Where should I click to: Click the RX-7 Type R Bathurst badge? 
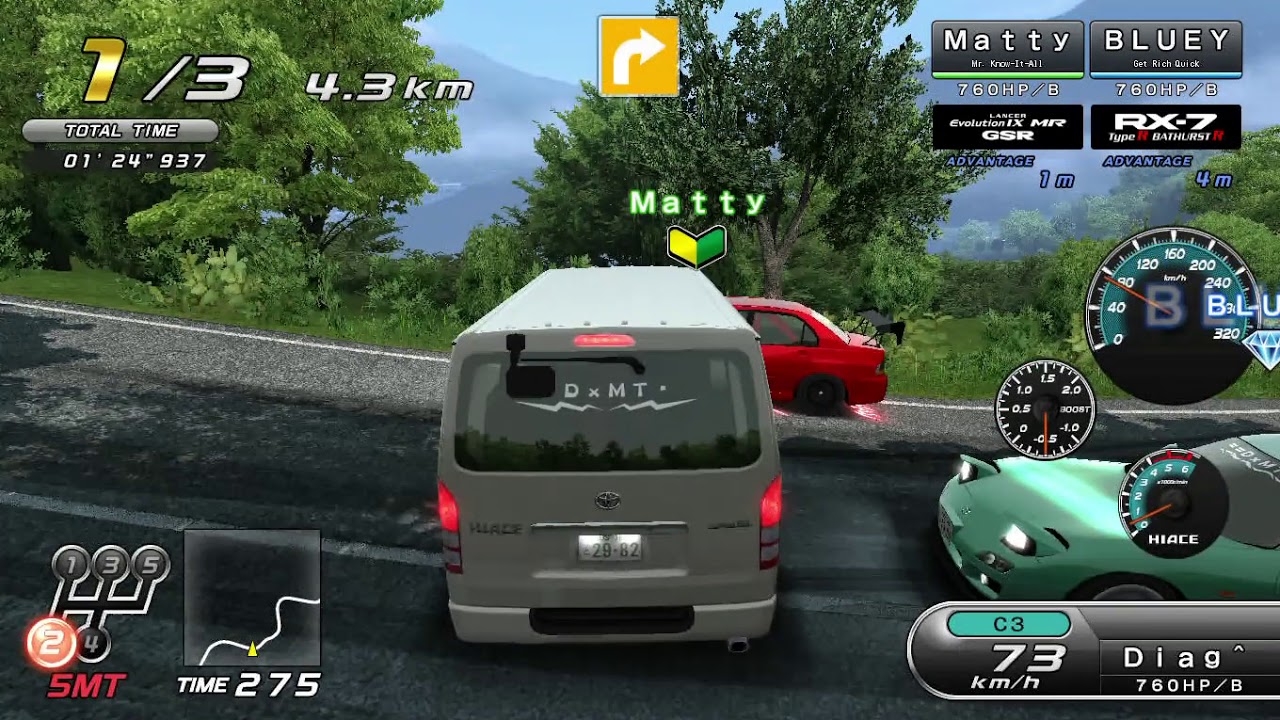(1166, 127)
